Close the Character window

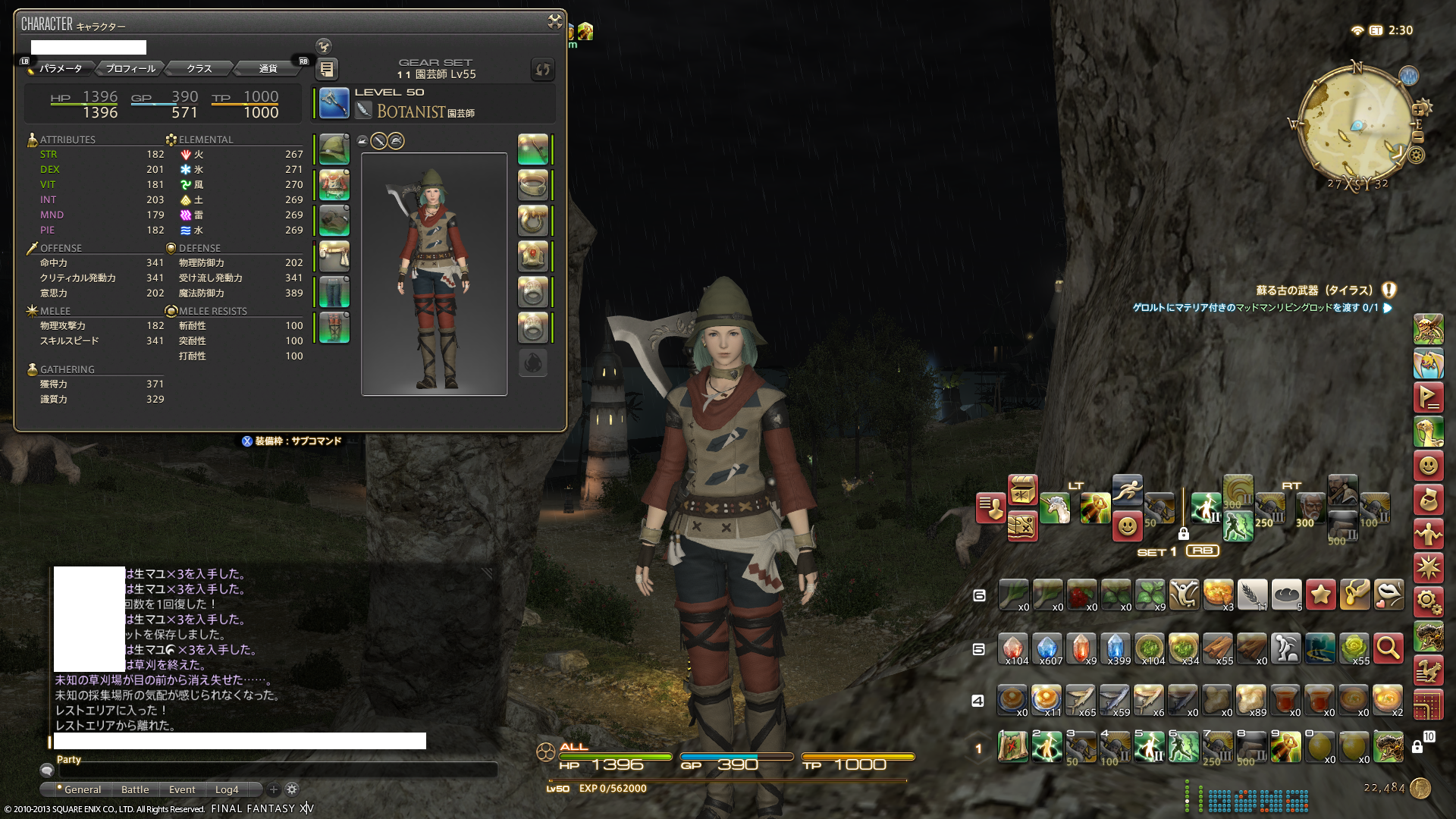pyautogui.click(x=555, y=22)
